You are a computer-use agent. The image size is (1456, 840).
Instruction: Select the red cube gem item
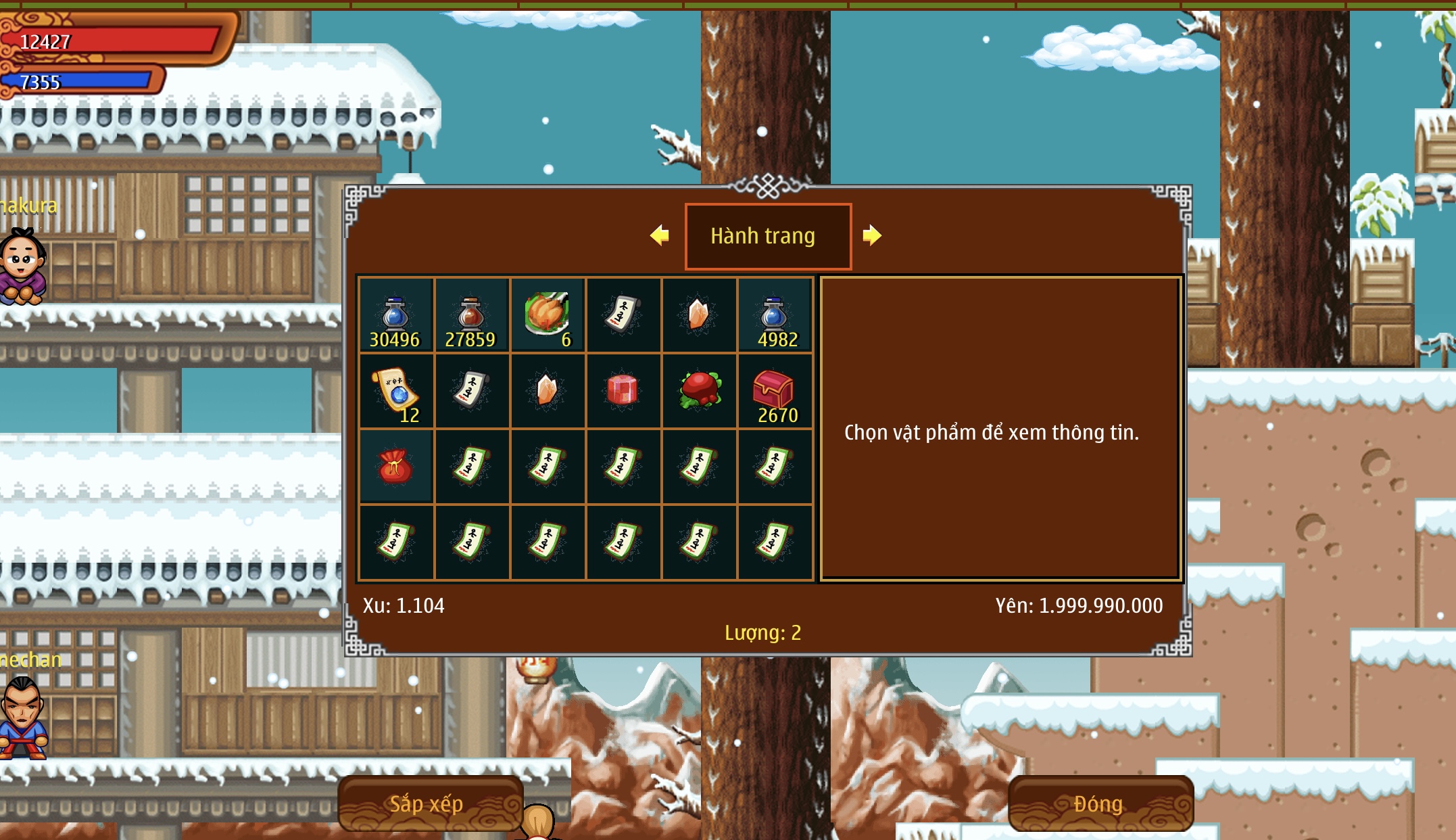coord(623,391)
